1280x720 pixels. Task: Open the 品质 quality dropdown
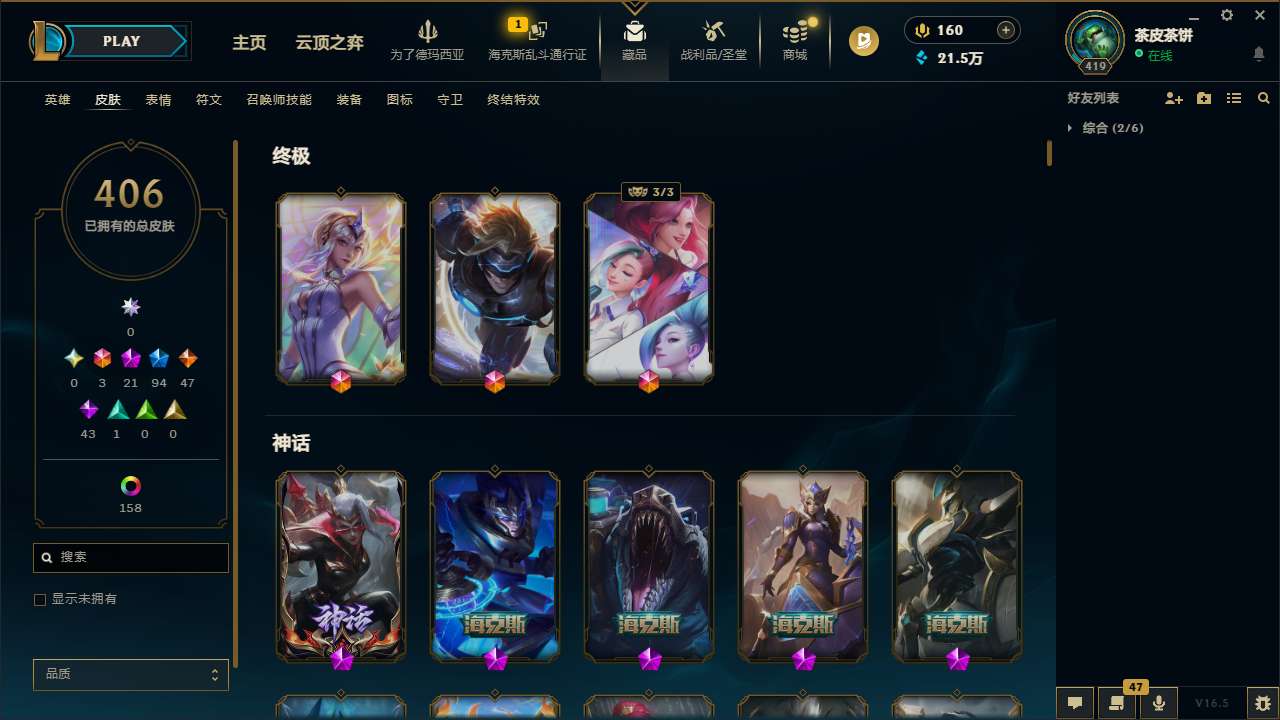point(130,674)
